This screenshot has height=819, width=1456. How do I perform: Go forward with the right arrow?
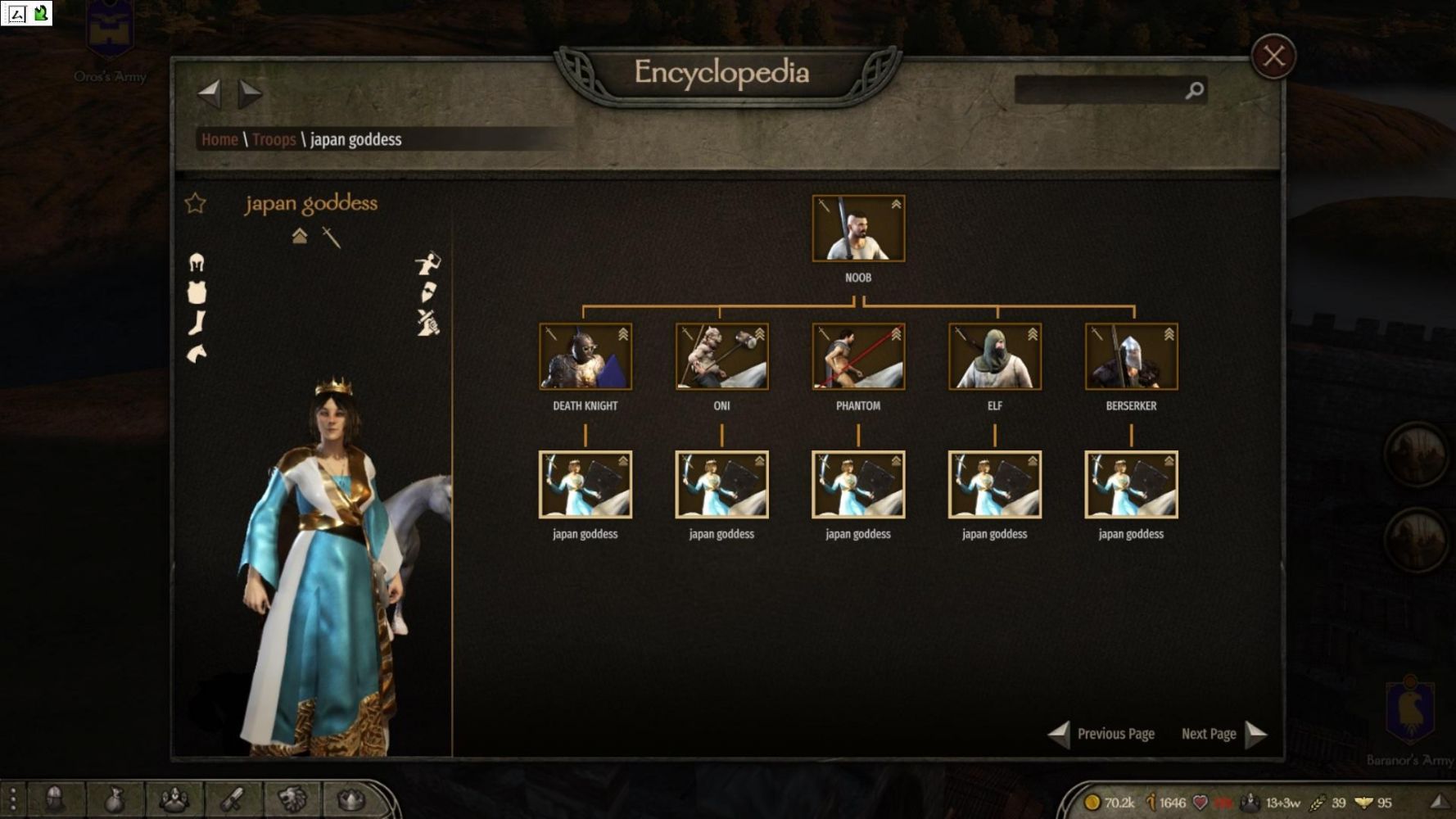(250, 94)
